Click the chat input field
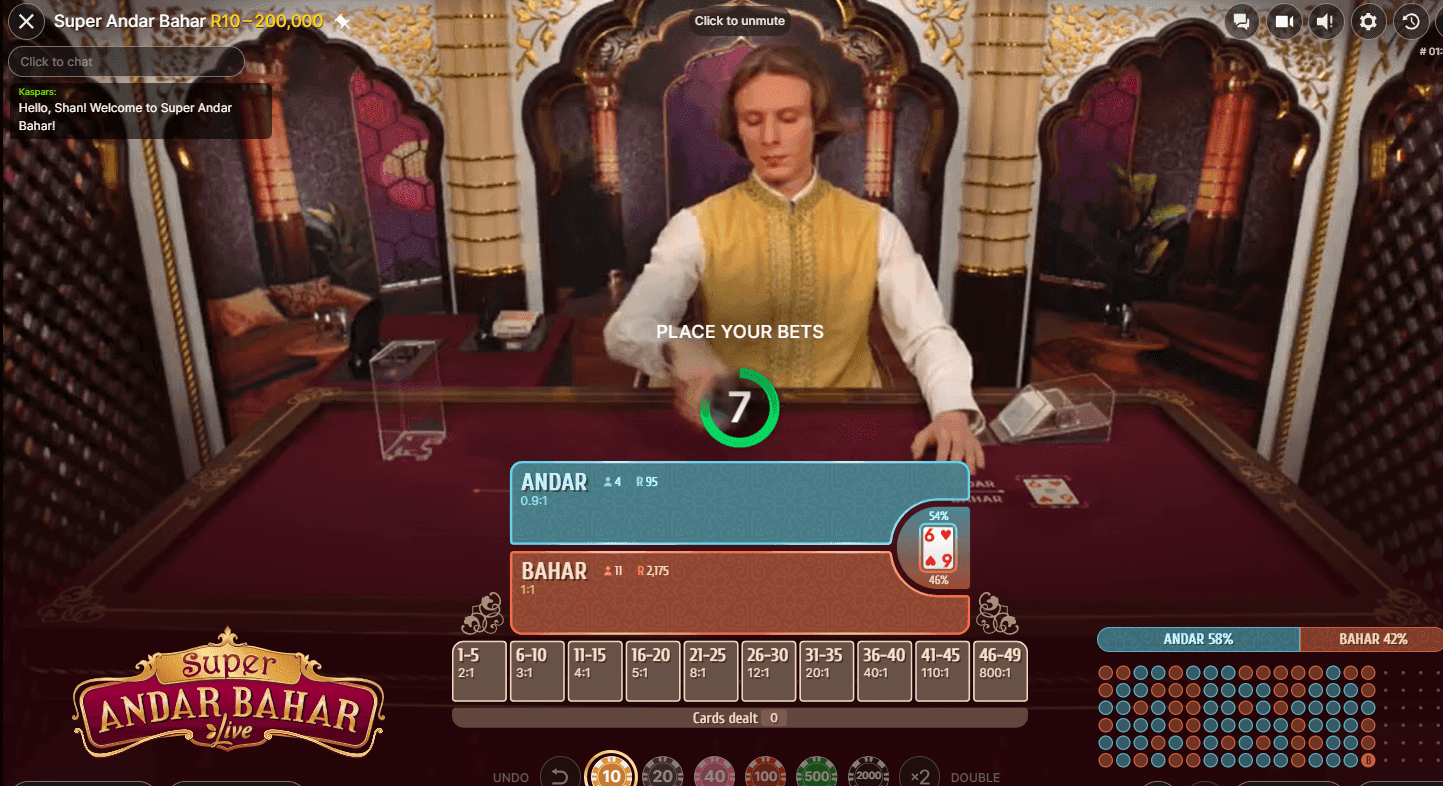The width and height of the screenshot is (1443, 786). click(126, 61)
